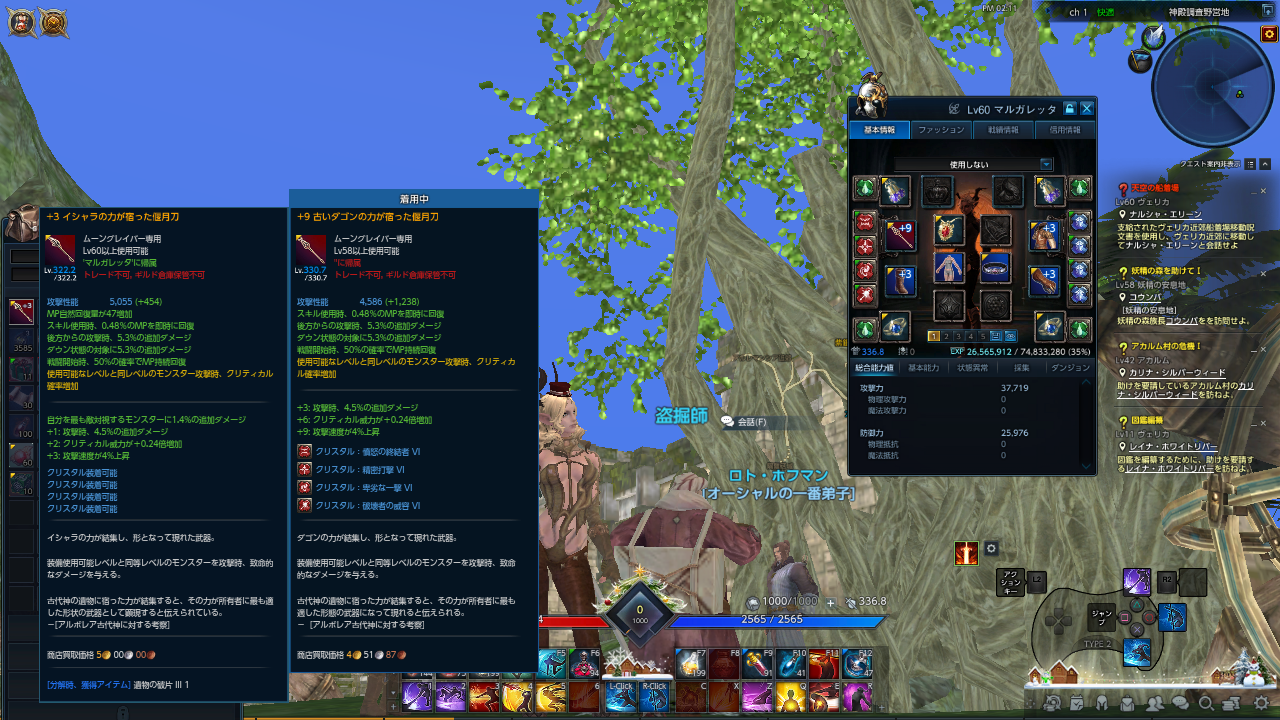Click the flame buff icon near the small gear

point(965,551)
